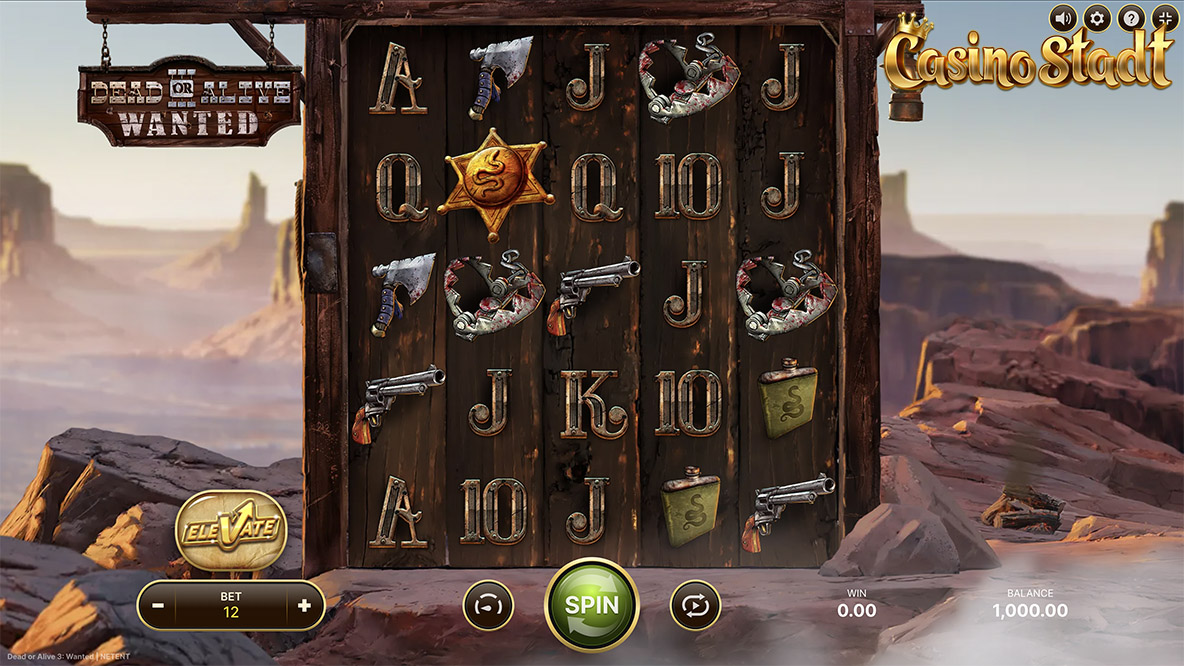Activate the gold Elevate feature button
Viewport: 1184px width, 666px height.
pos(231,530)
